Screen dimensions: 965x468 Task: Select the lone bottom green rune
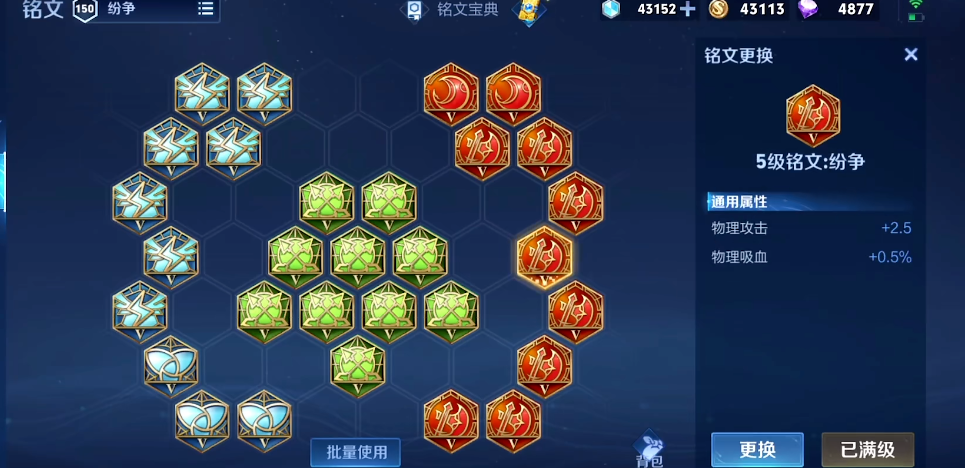point(358,365)
